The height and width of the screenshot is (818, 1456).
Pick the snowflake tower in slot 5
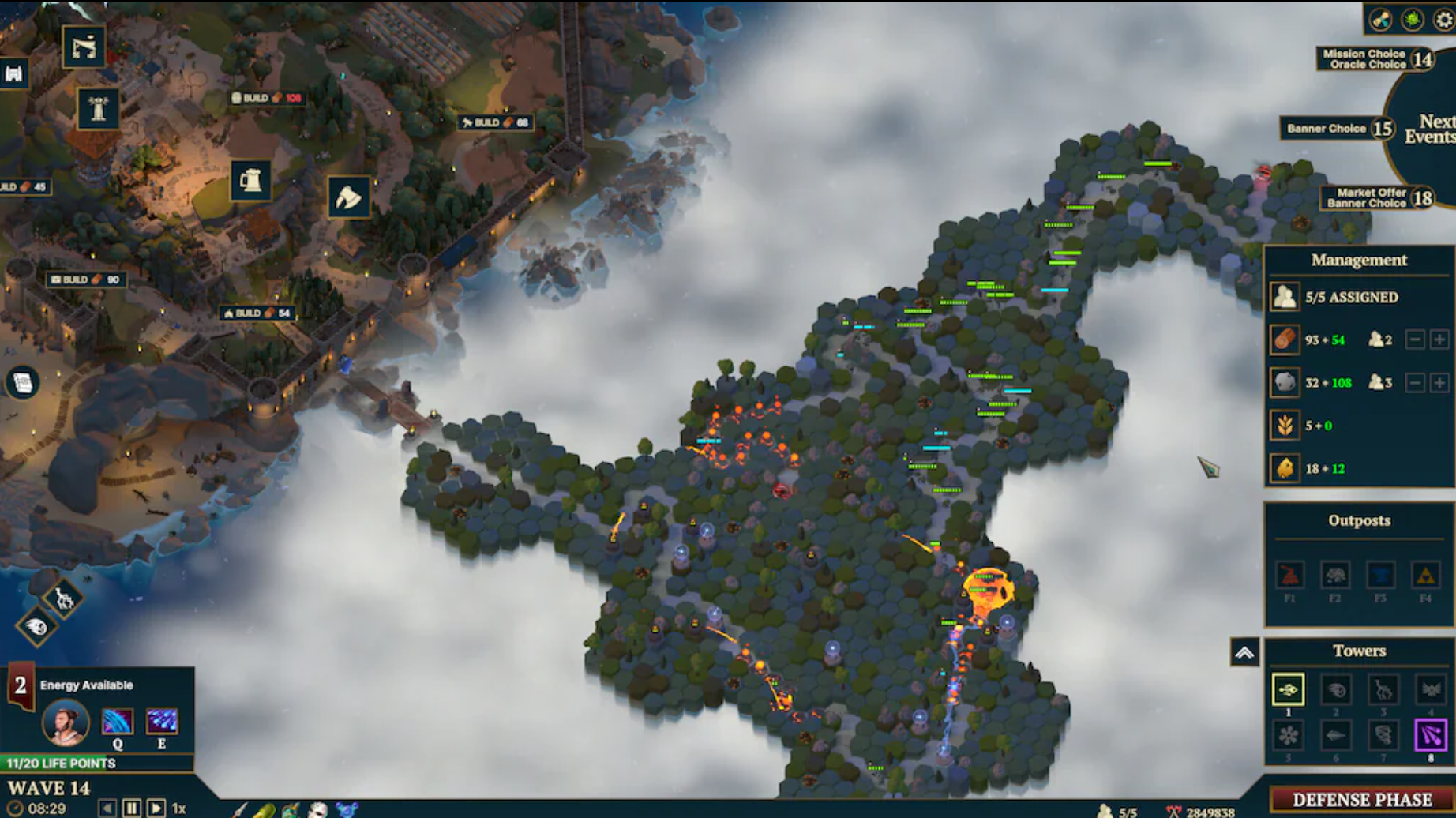(x=1288, y=736)
